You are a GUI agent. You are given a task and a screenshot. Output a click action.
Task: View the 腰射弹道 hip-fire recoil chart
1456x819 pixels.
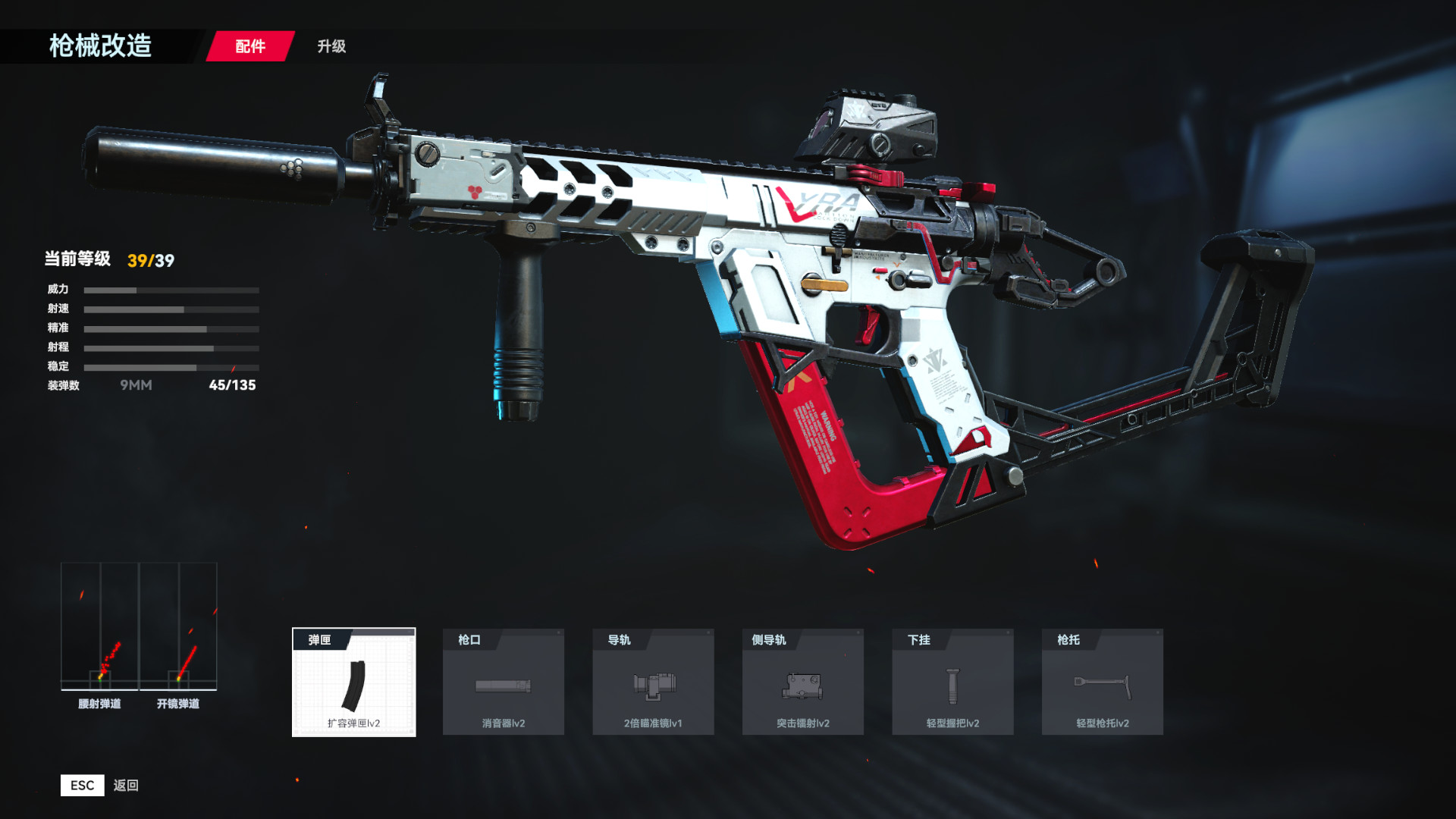(x=99, y=626)
